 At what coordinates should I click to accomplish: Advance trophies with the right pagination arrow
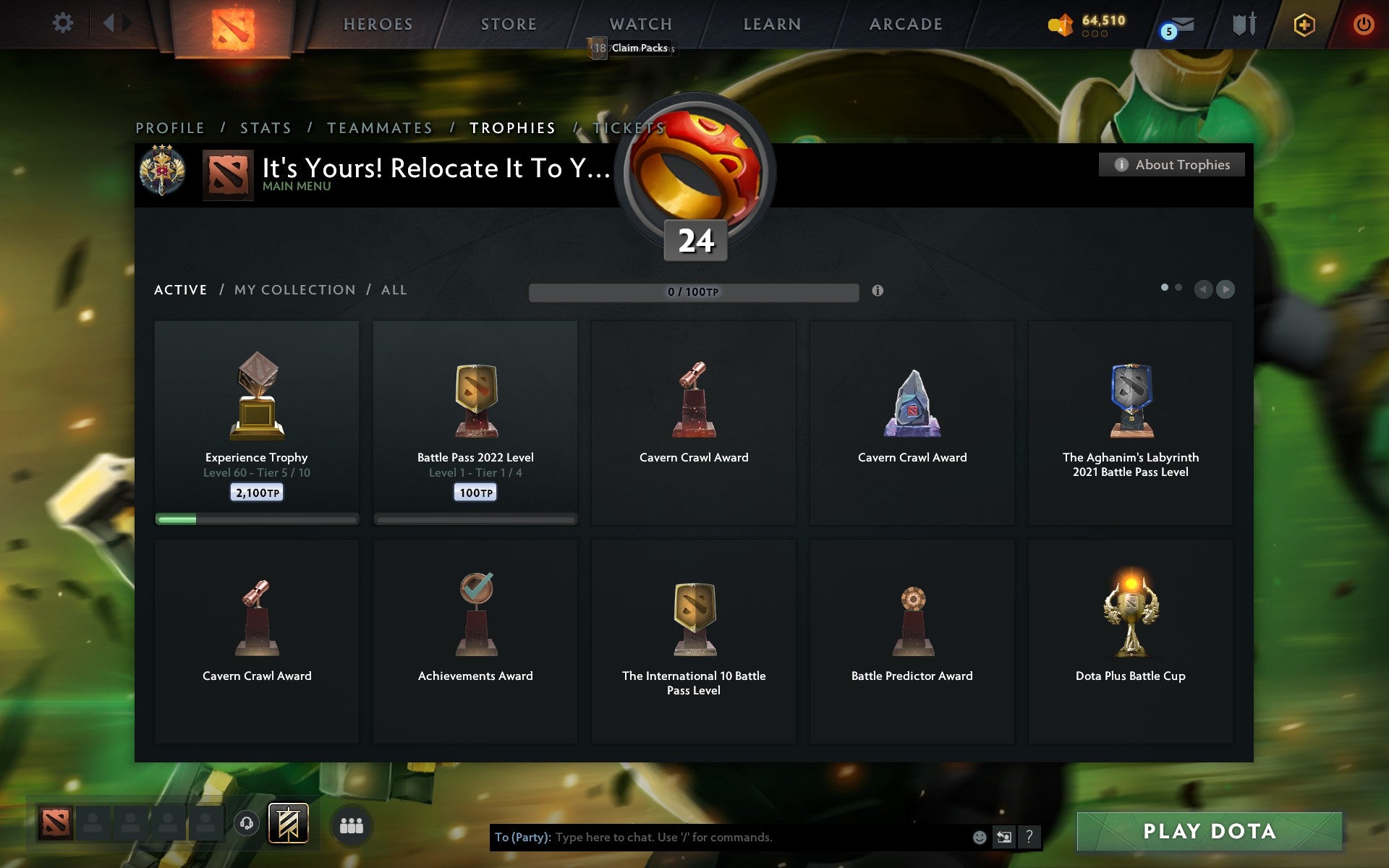tap(1226, 290)
